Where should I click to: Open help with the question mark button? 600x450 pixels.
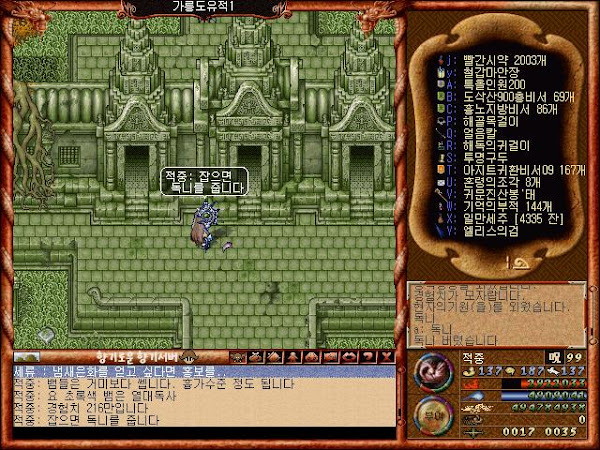coord(368,356)
